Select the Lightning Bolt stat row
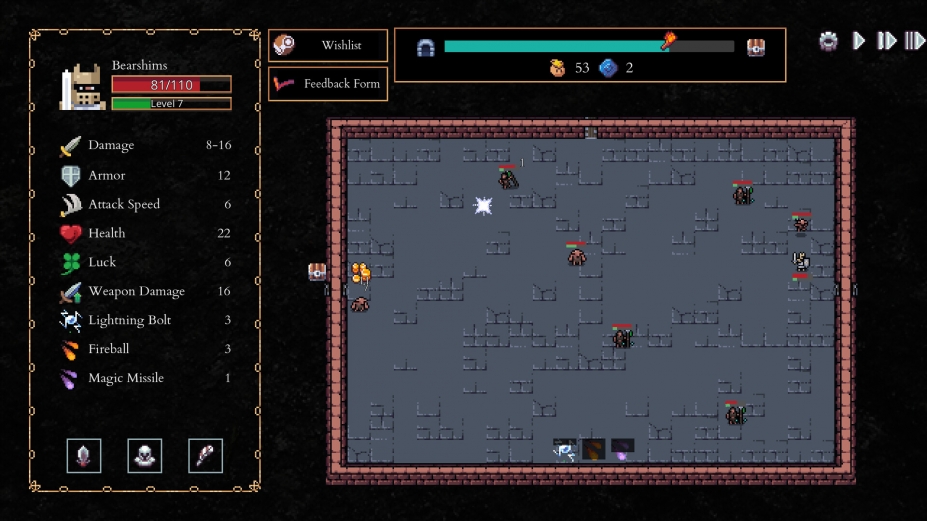Image resolution: width=927 pixels, height=521 pixels. pos(145,320)
